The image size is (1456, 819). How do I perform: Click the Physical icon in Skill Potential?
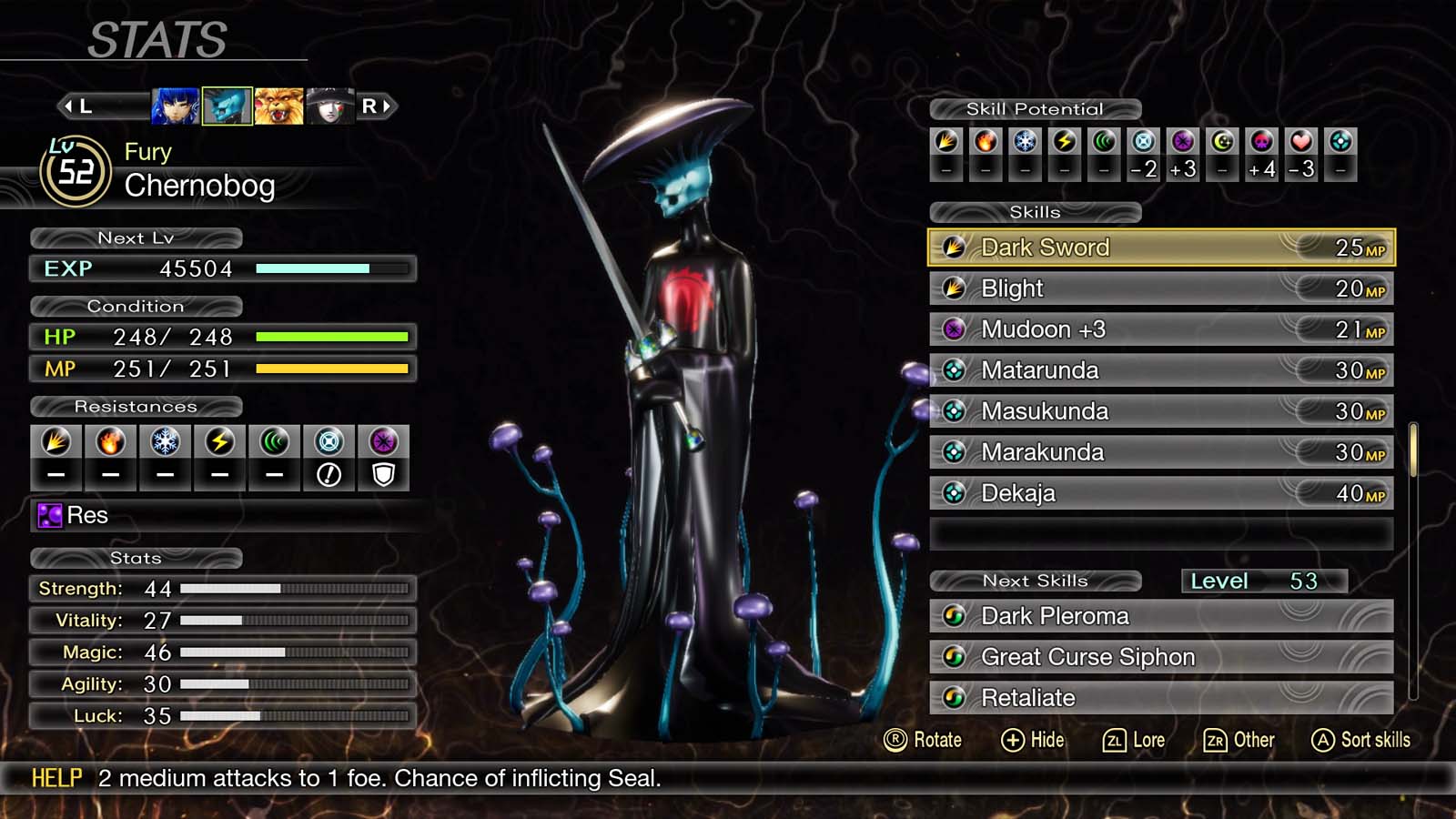coord(946,141)
